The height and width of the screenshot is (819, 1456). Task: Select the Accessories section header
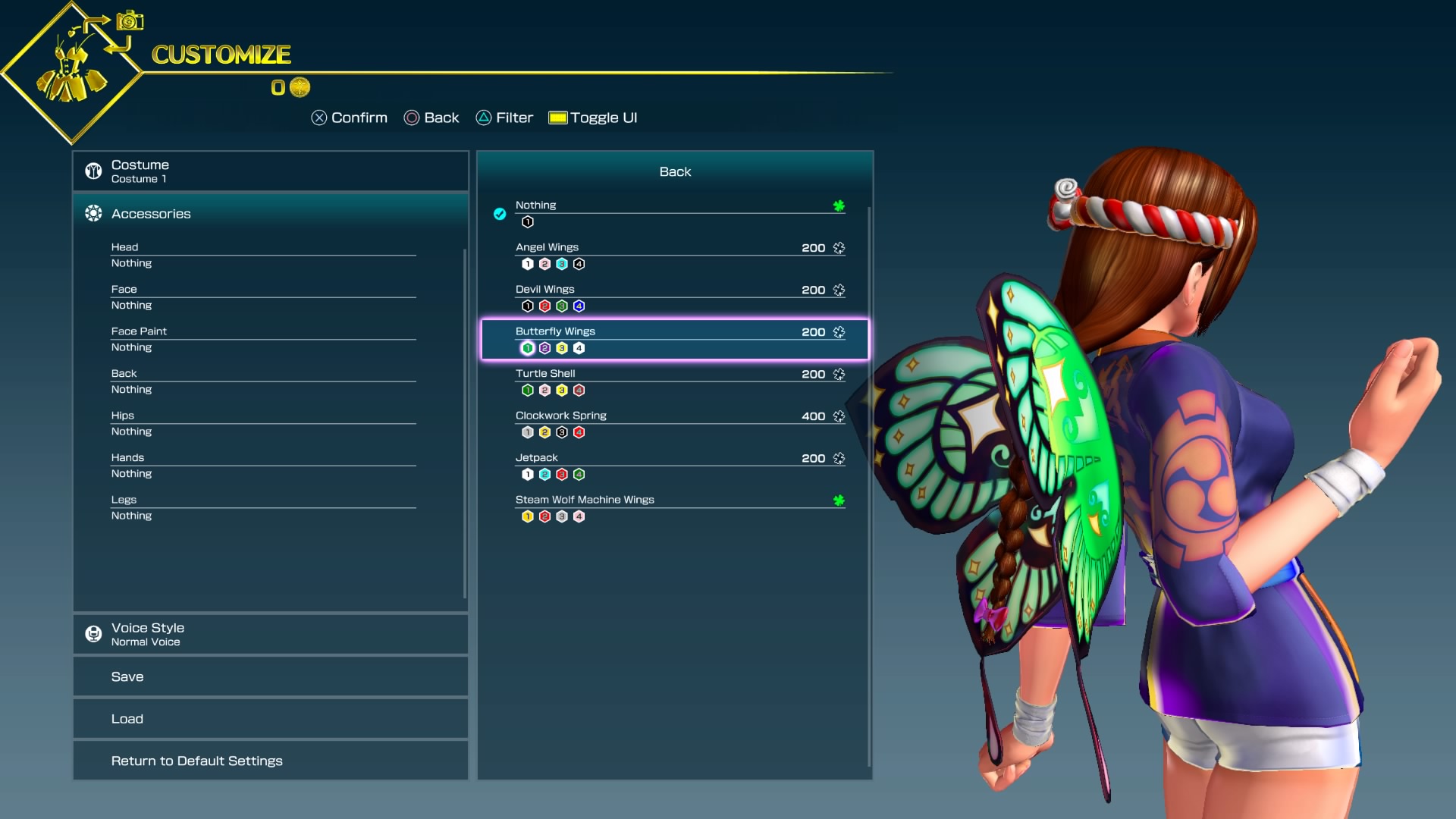(x=270, y=214)
